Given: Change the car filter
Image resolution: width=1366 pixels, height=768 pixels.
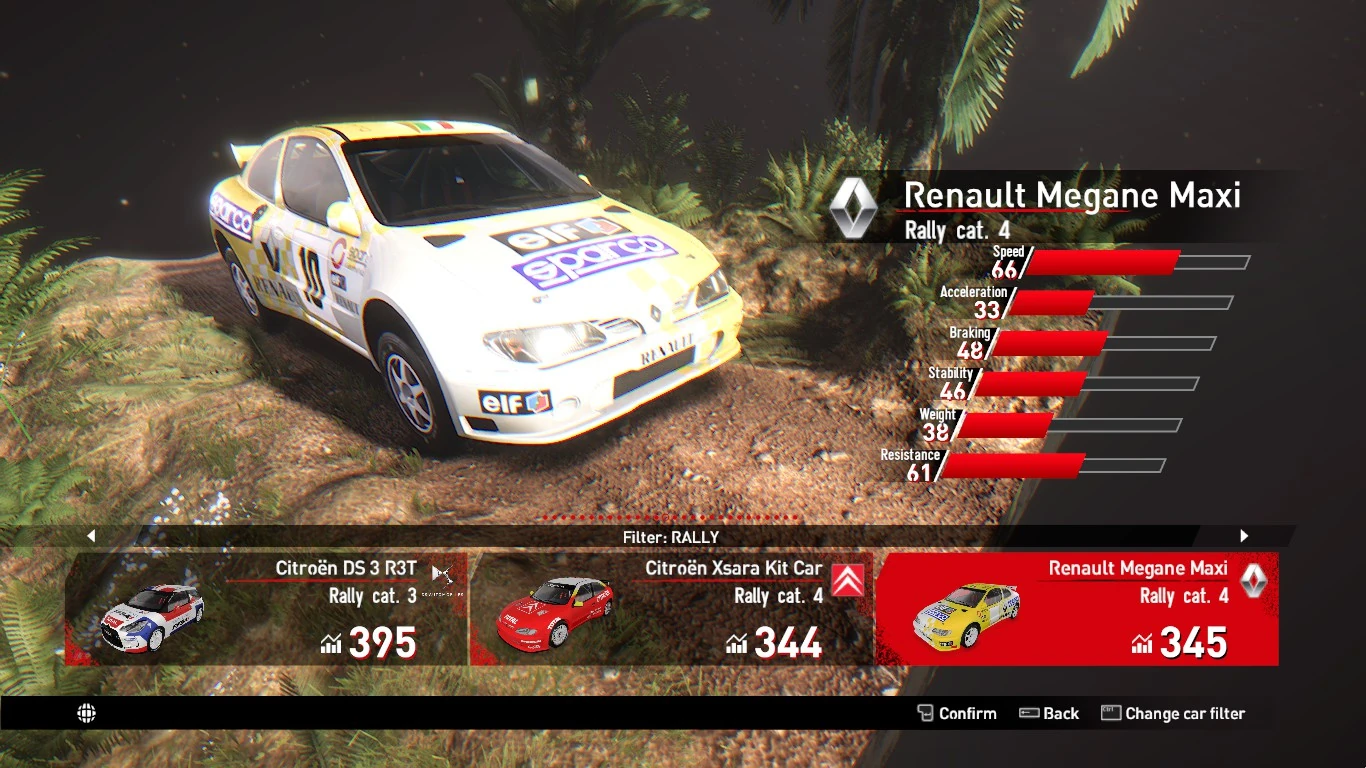Looking at the screenshot, I should click(x=1173, y=713).
